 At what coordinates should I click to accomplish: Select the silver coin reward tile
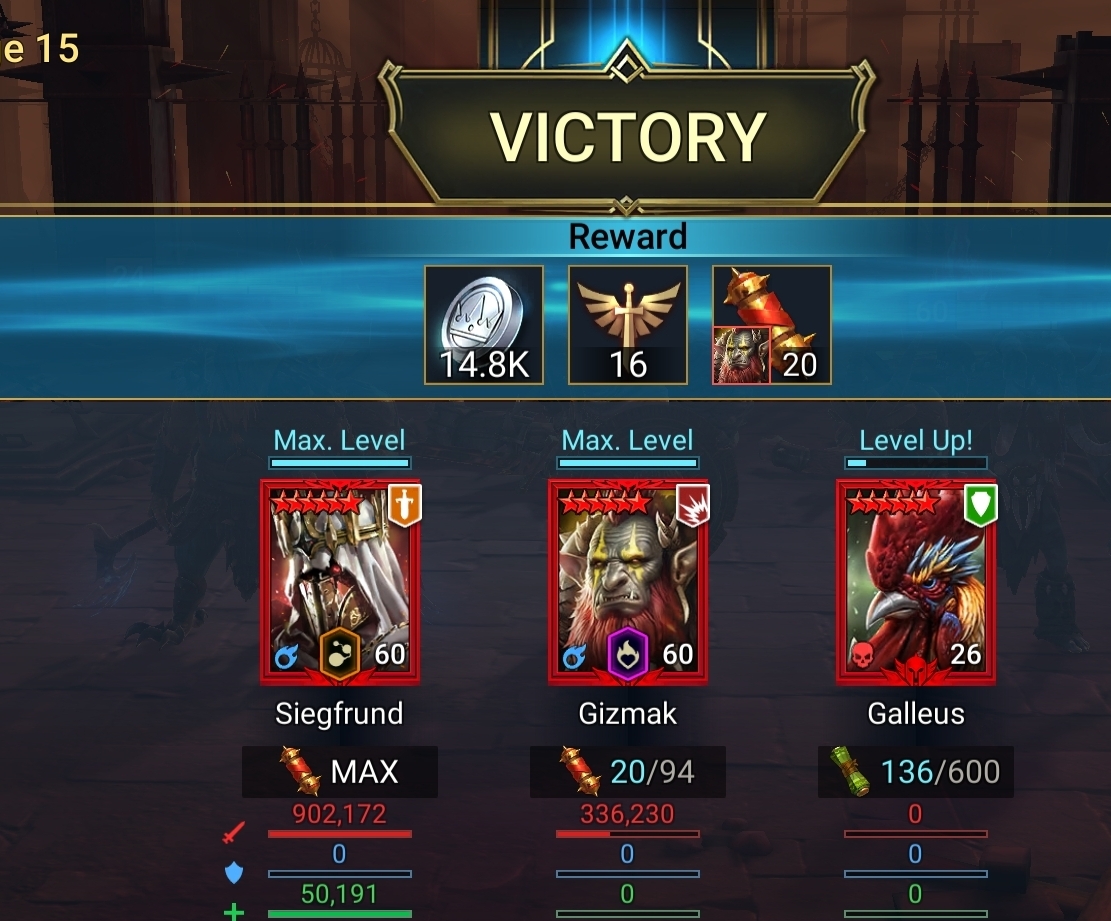[484, 325]
